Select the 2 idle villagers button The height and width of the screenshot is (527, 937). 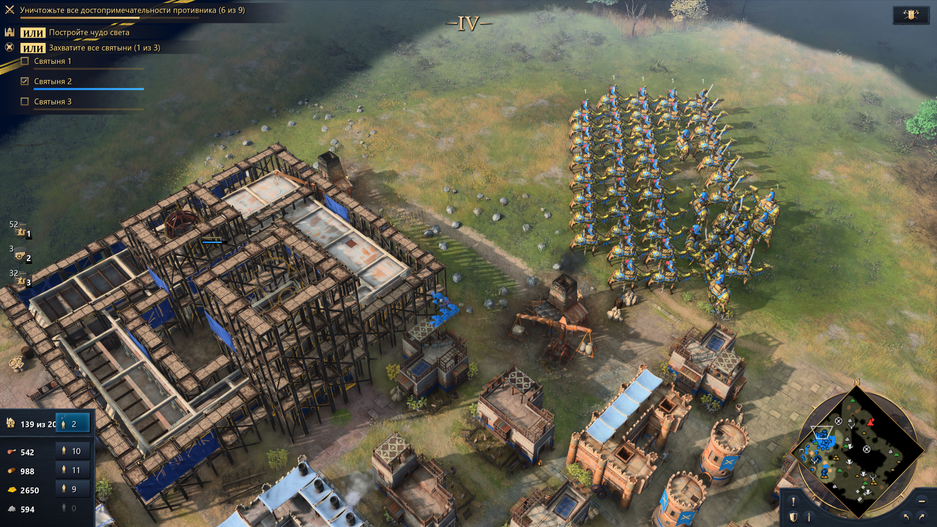pyautogui.click(x=73, y=423)
